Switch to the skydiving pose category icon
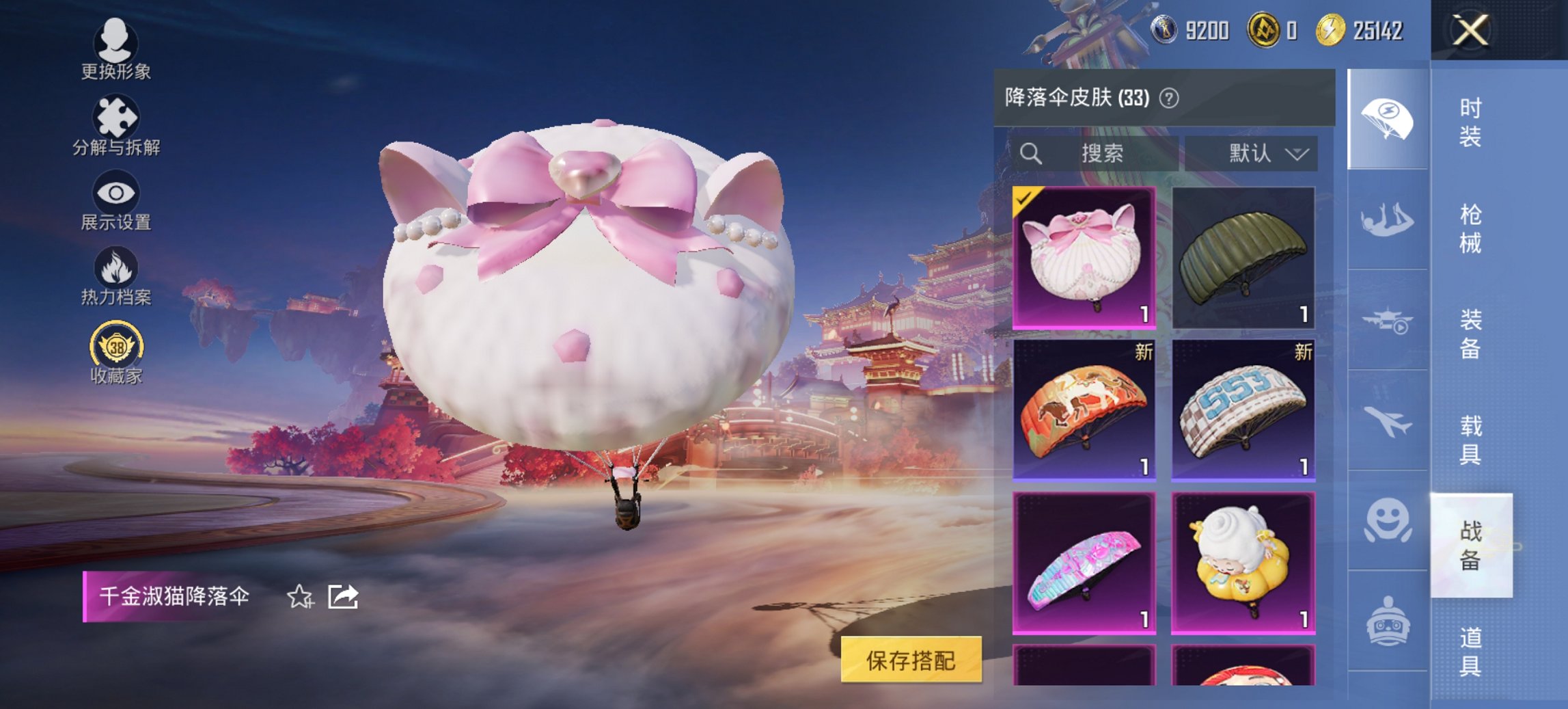This screenshot has height=709, width=1568. click(1389, 219)
